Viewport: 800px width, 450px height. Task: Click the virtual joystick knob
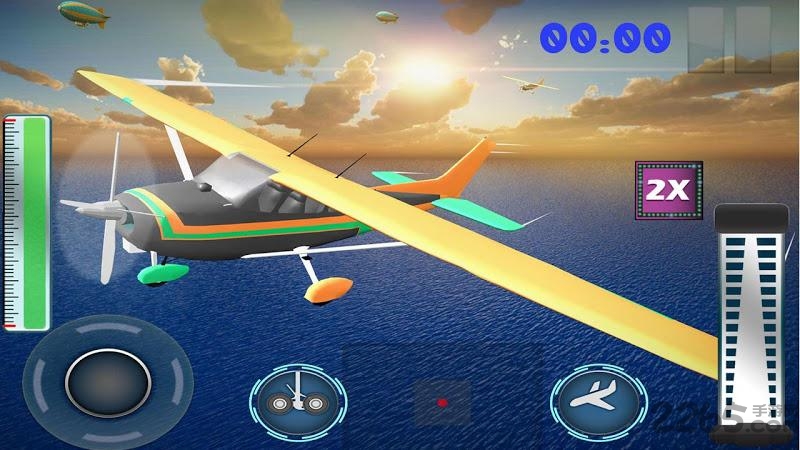pos(108,383)
